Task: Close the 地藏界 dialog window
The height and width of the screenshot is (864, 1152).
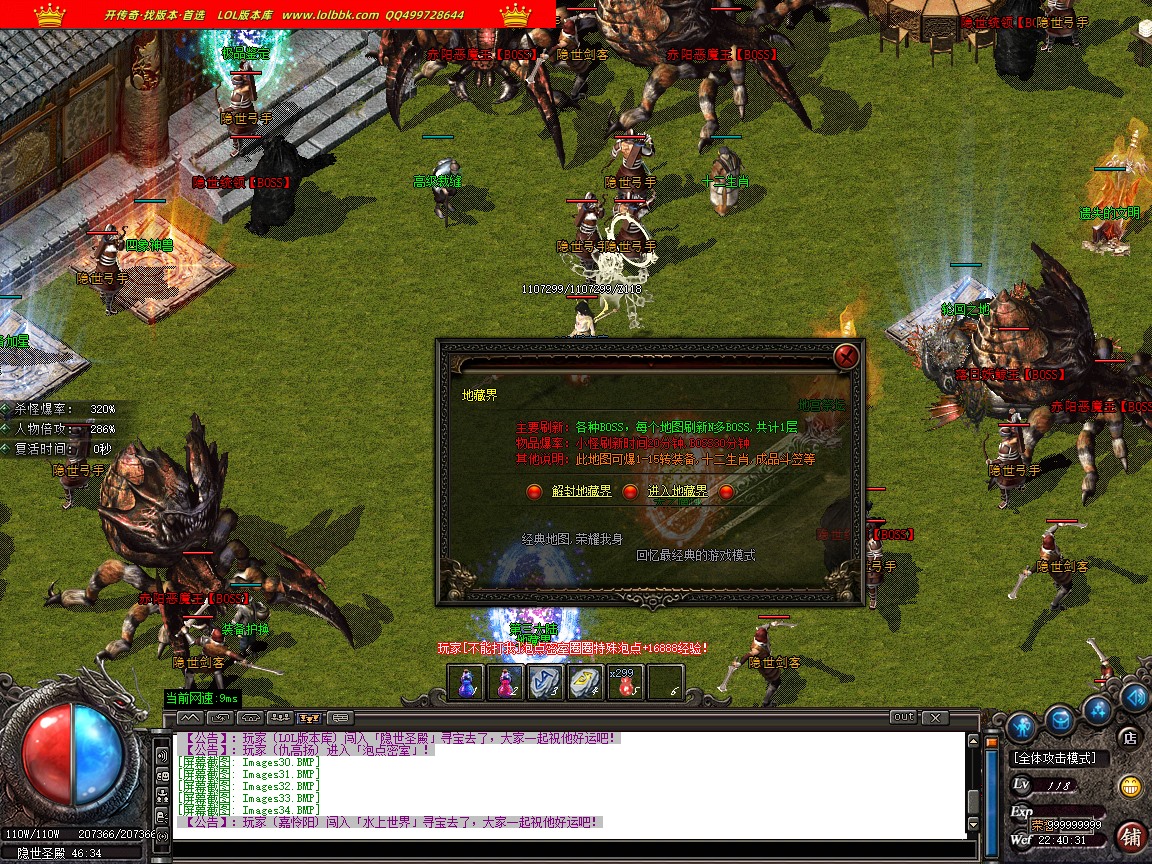Action: [x=846, y=356]
